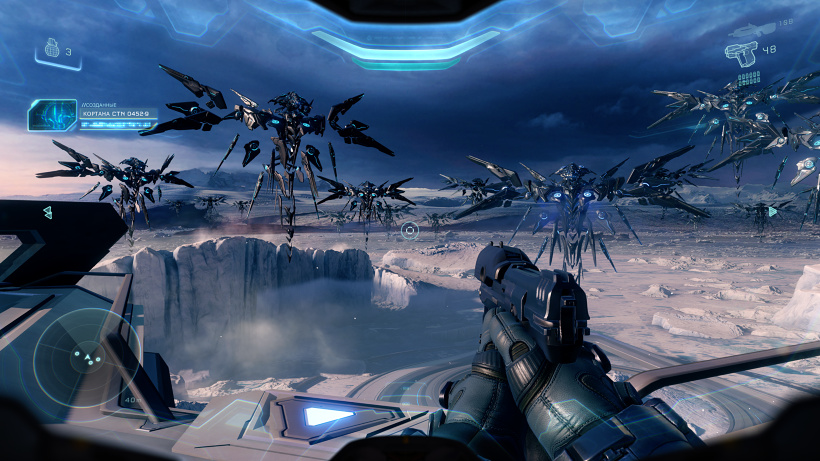The image size is (820, 461).
Task: Click the Cortana transmission portrait
Action: [52, 116]
